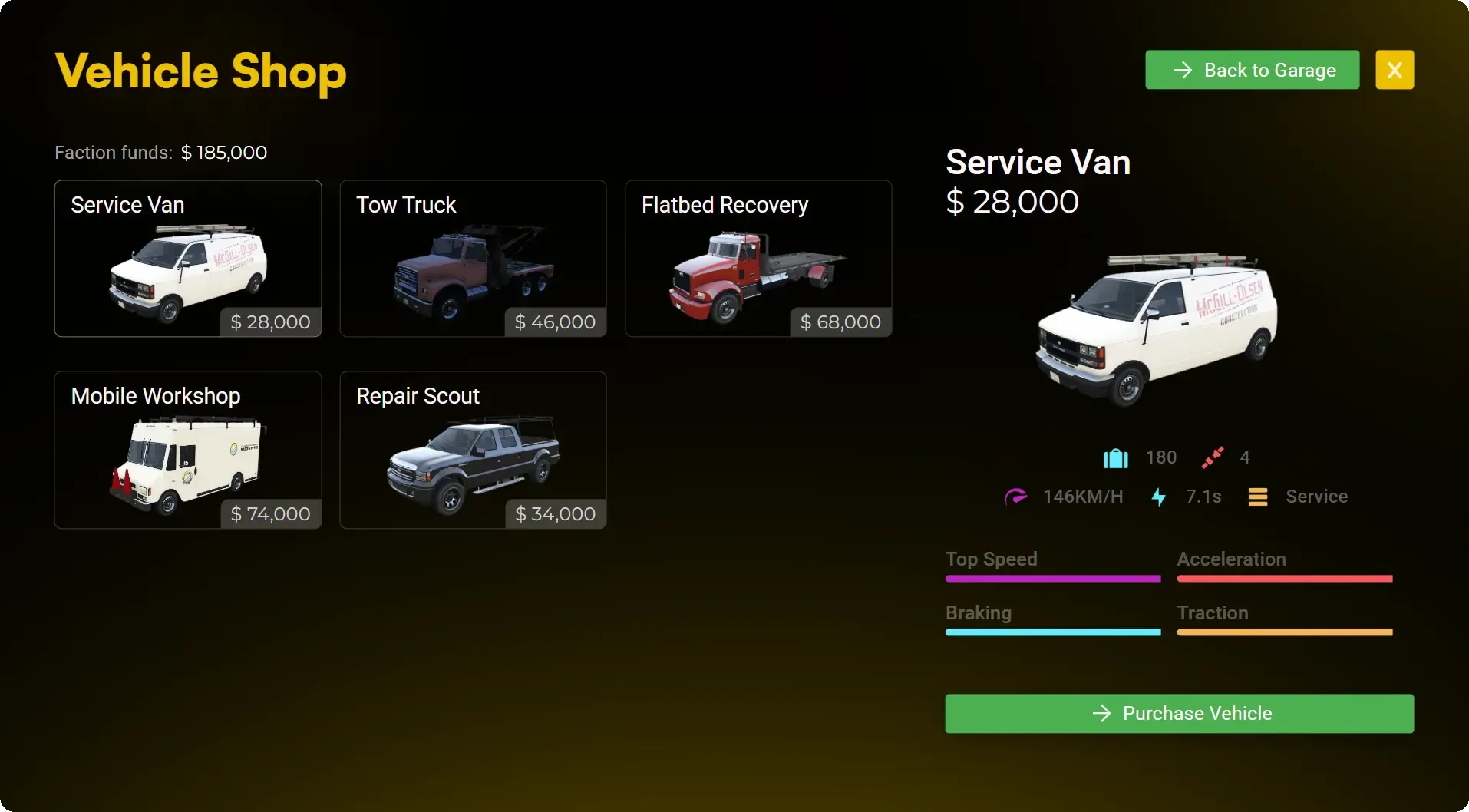Click the Purchase Vehicle button
1469x812 pixels.
coord(1179,713)
